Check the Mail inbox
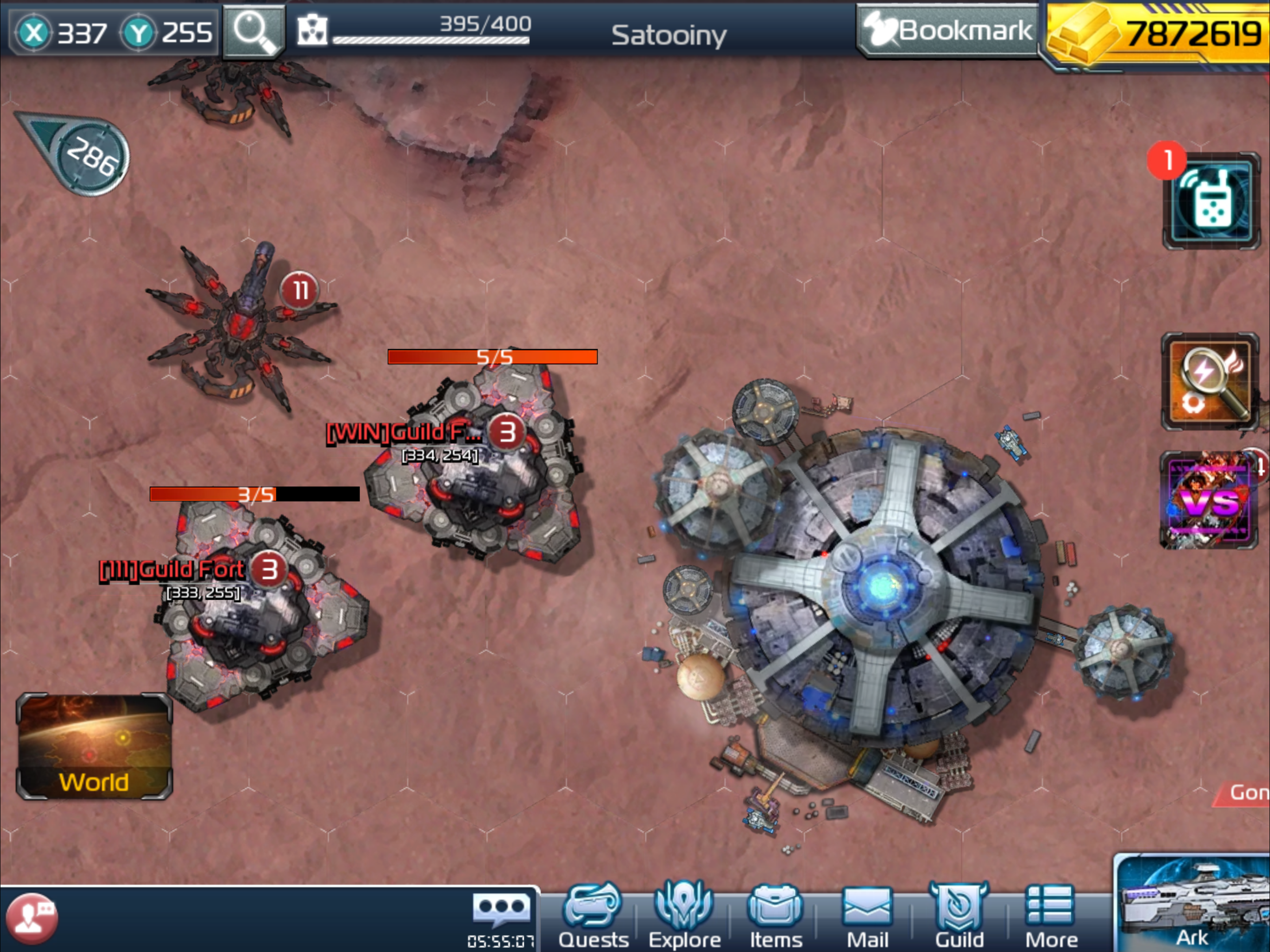 coord(867,916)
